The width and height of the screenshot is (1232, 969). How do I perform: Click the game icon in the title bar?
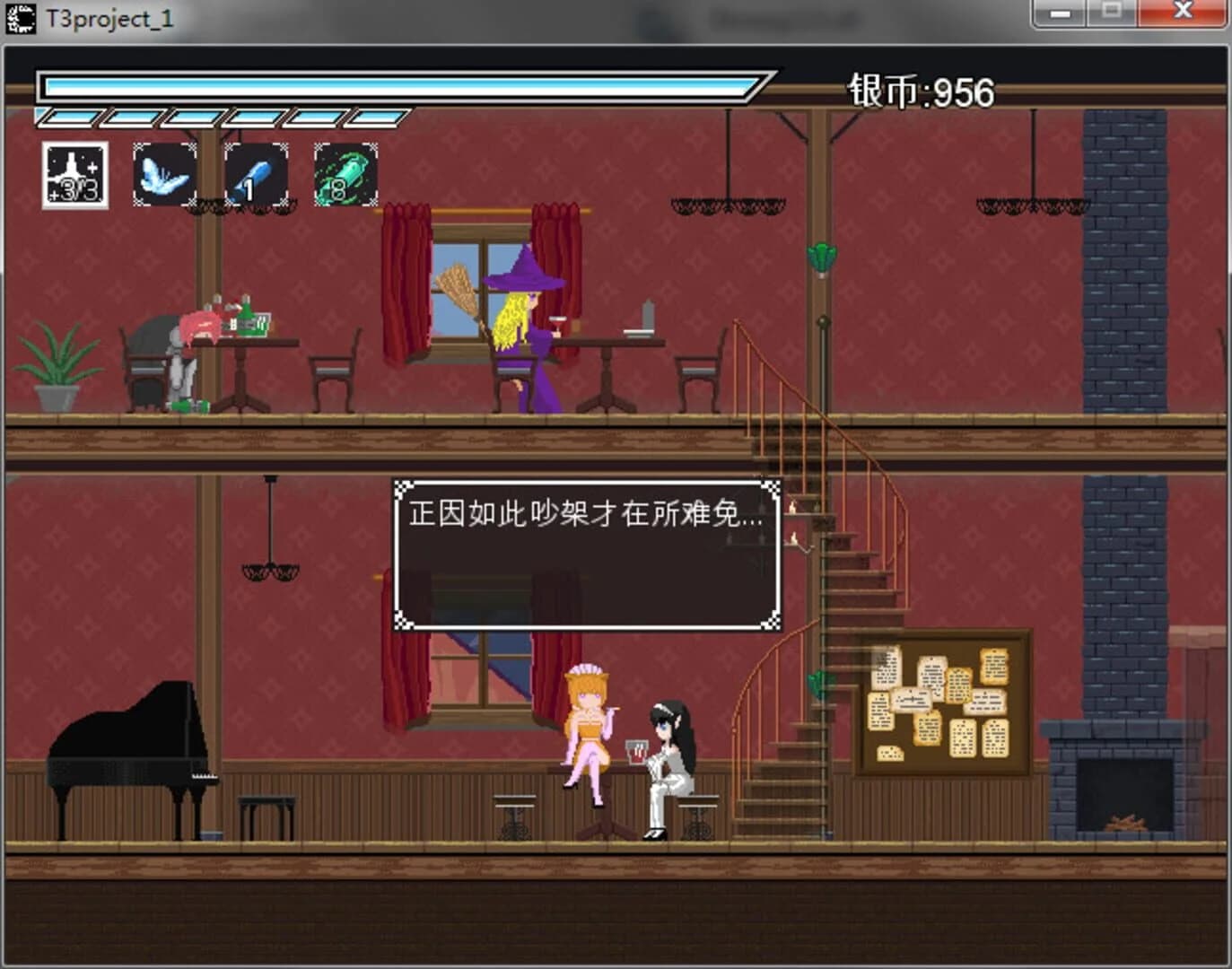pos(21,15)
